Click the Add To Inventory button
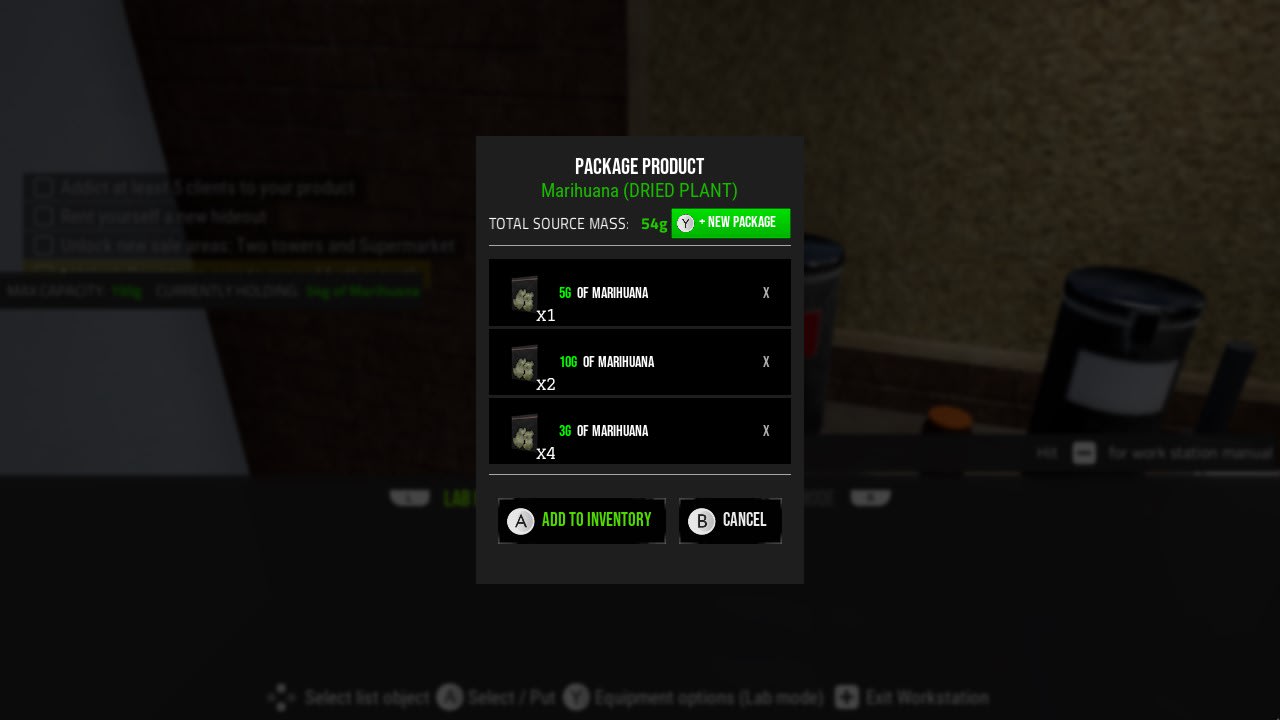Image resolution: width=1280 pixels, height=720 pixels. (581, 520)
